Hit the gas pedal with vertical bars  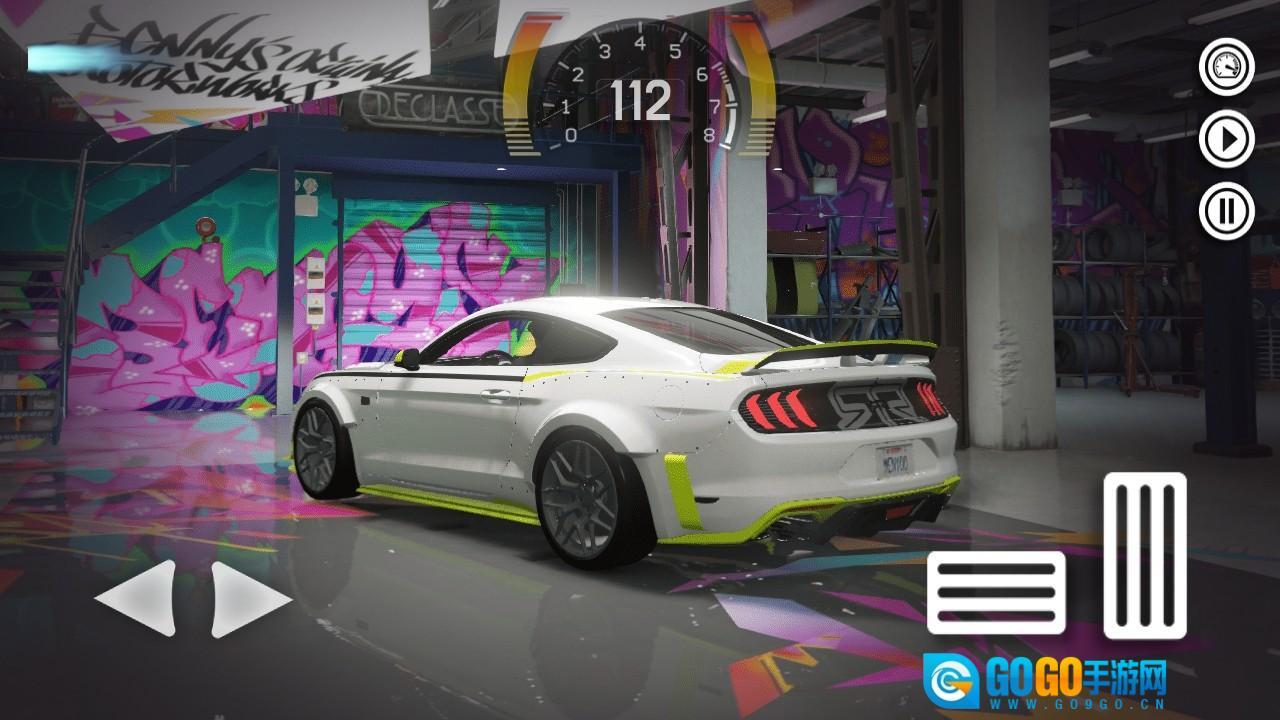1145,556
